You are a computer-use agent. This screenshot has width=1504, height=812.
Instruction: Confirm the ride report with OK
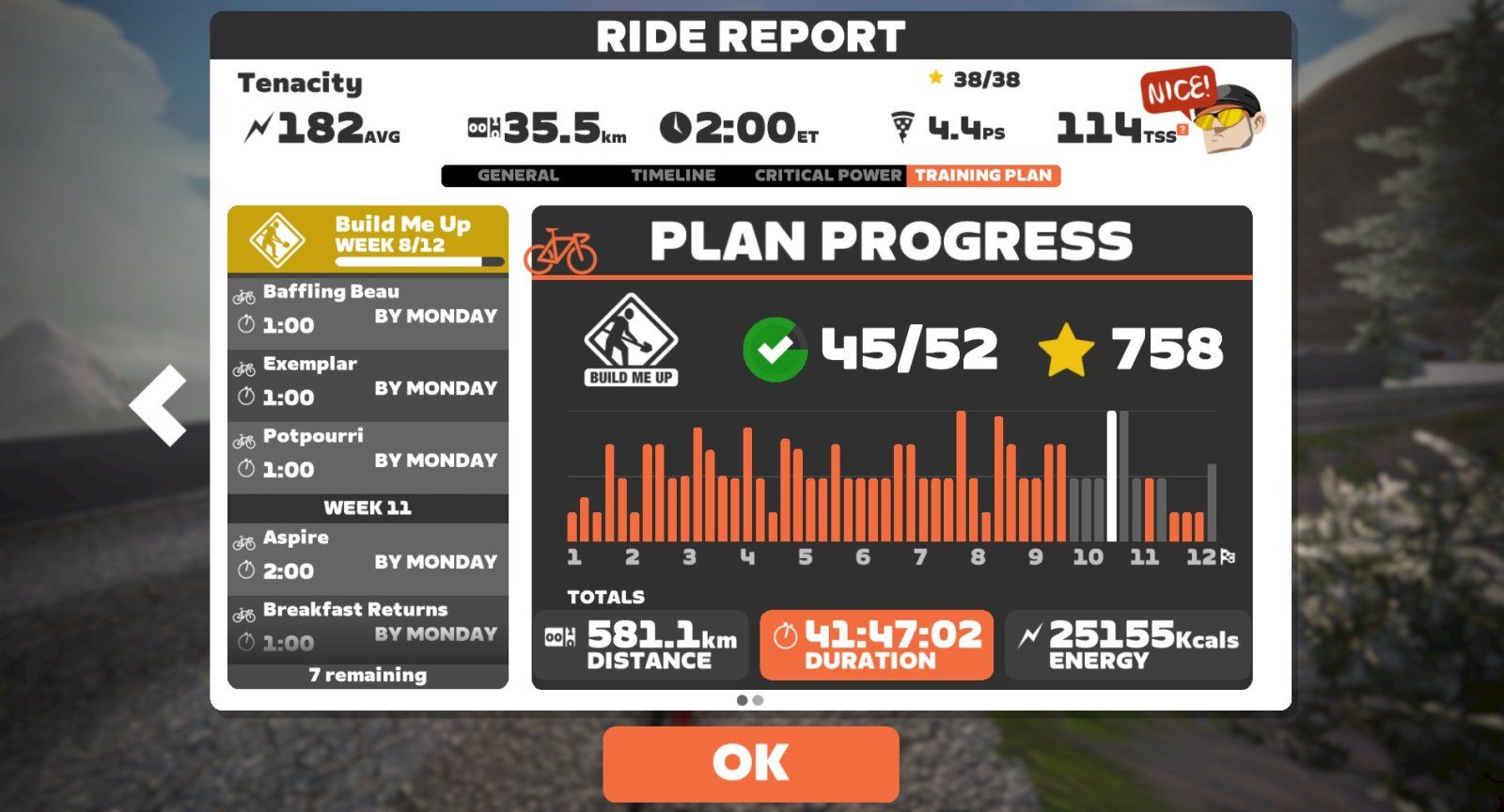750,762
